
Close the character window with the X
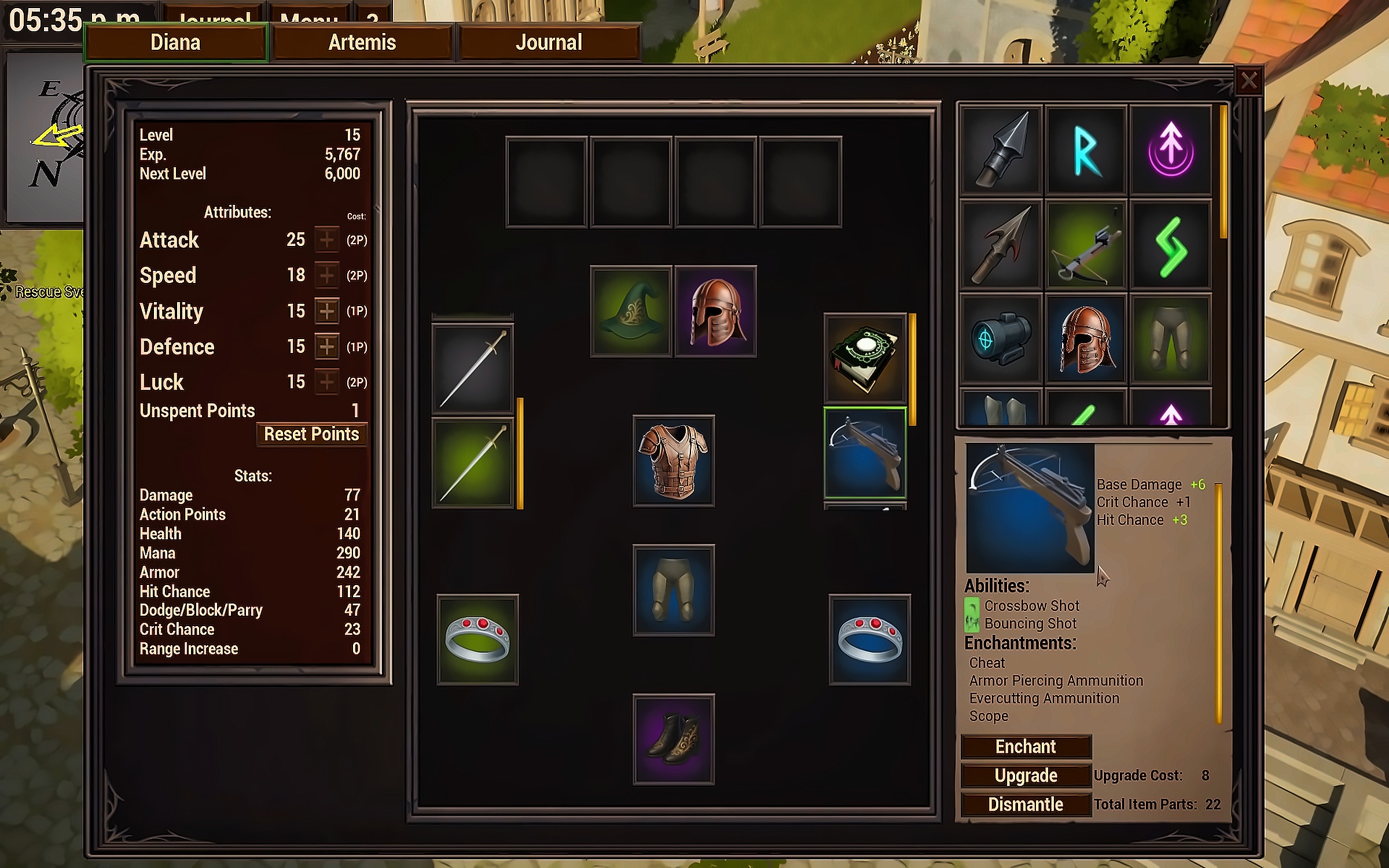1248,80
